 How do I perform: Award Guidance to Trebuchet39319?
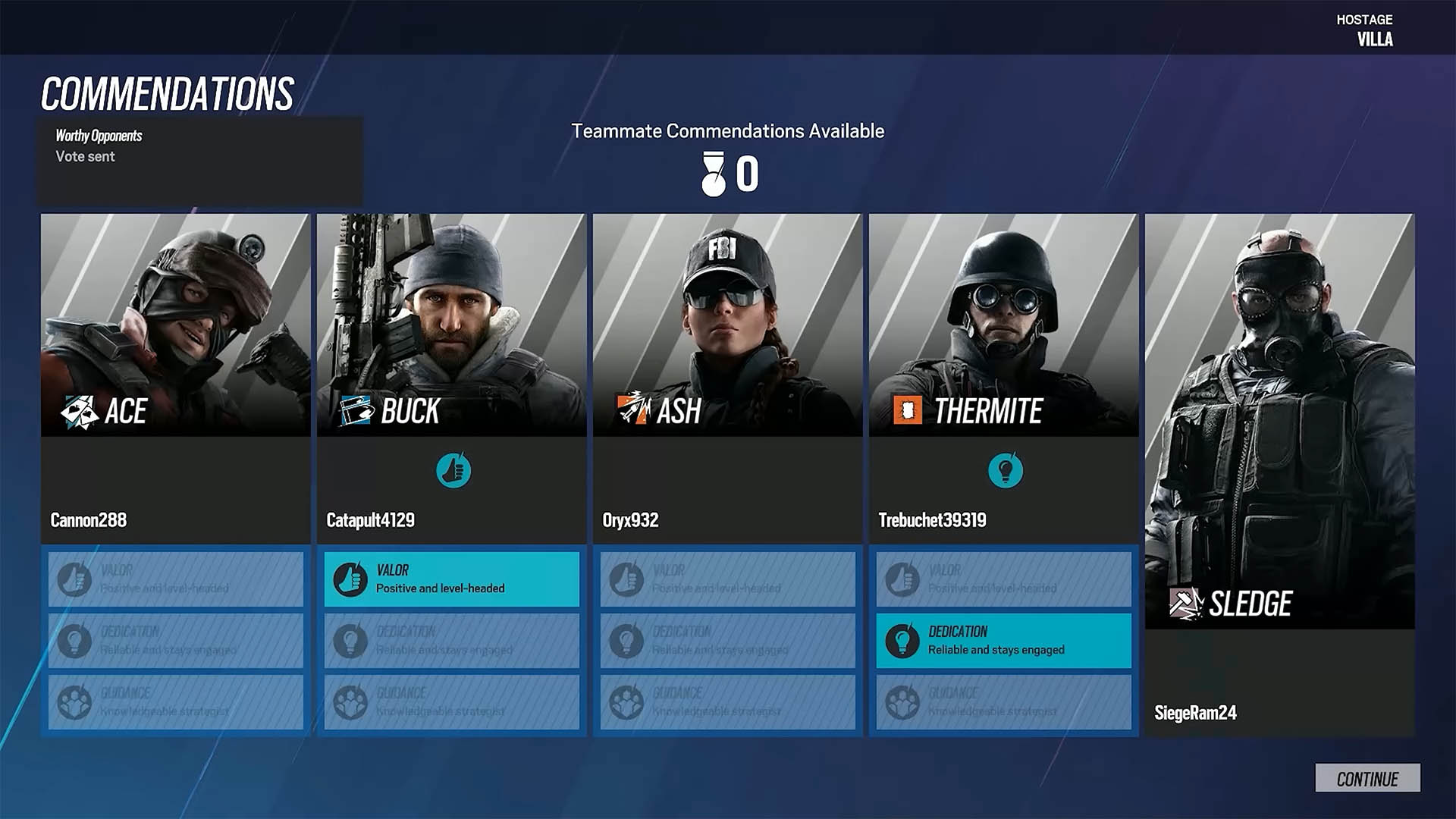click(1003, 702)
